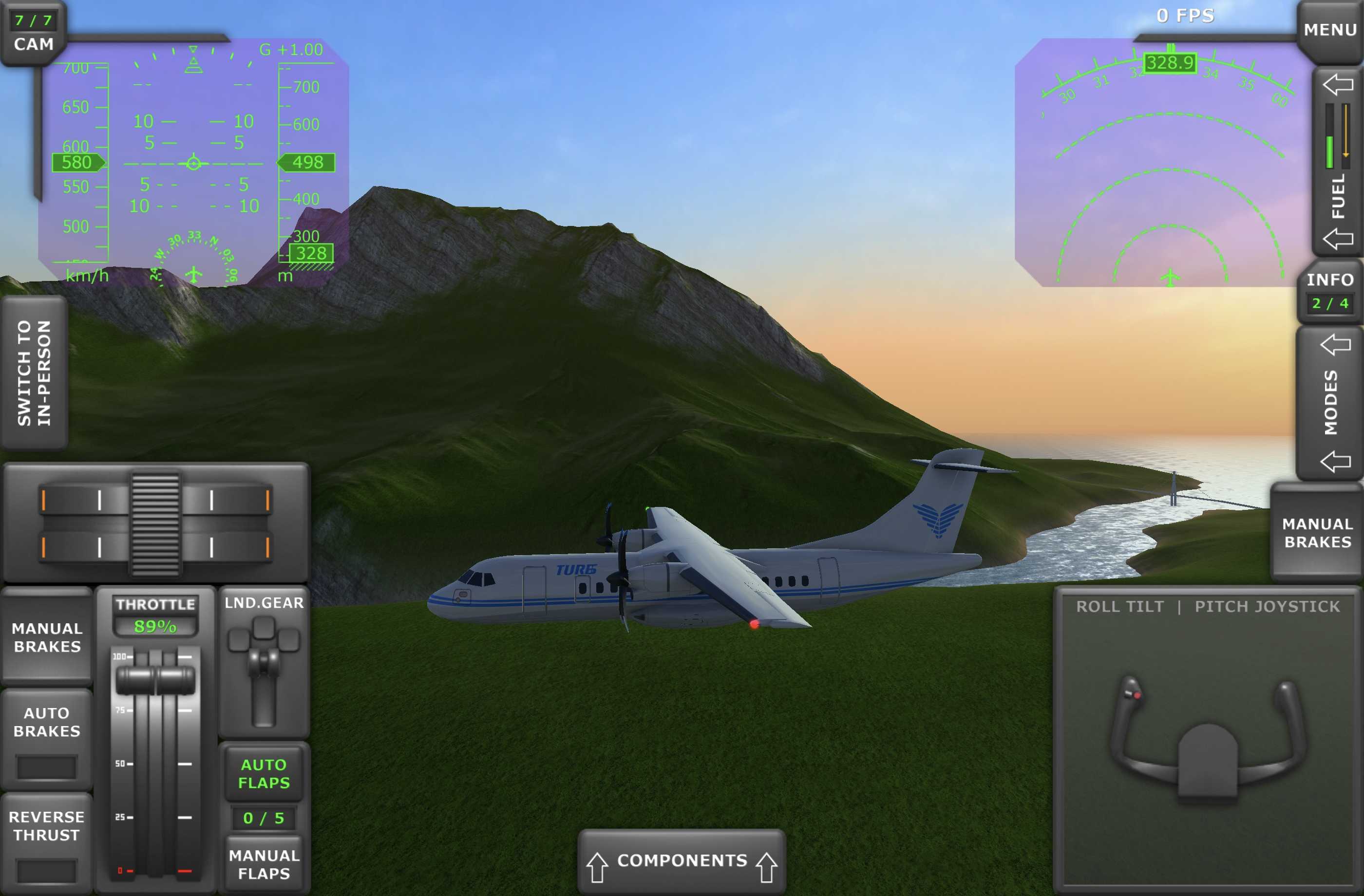The image size is (1364, 896).
Task: Expand the Components panel
Action: 682,860
